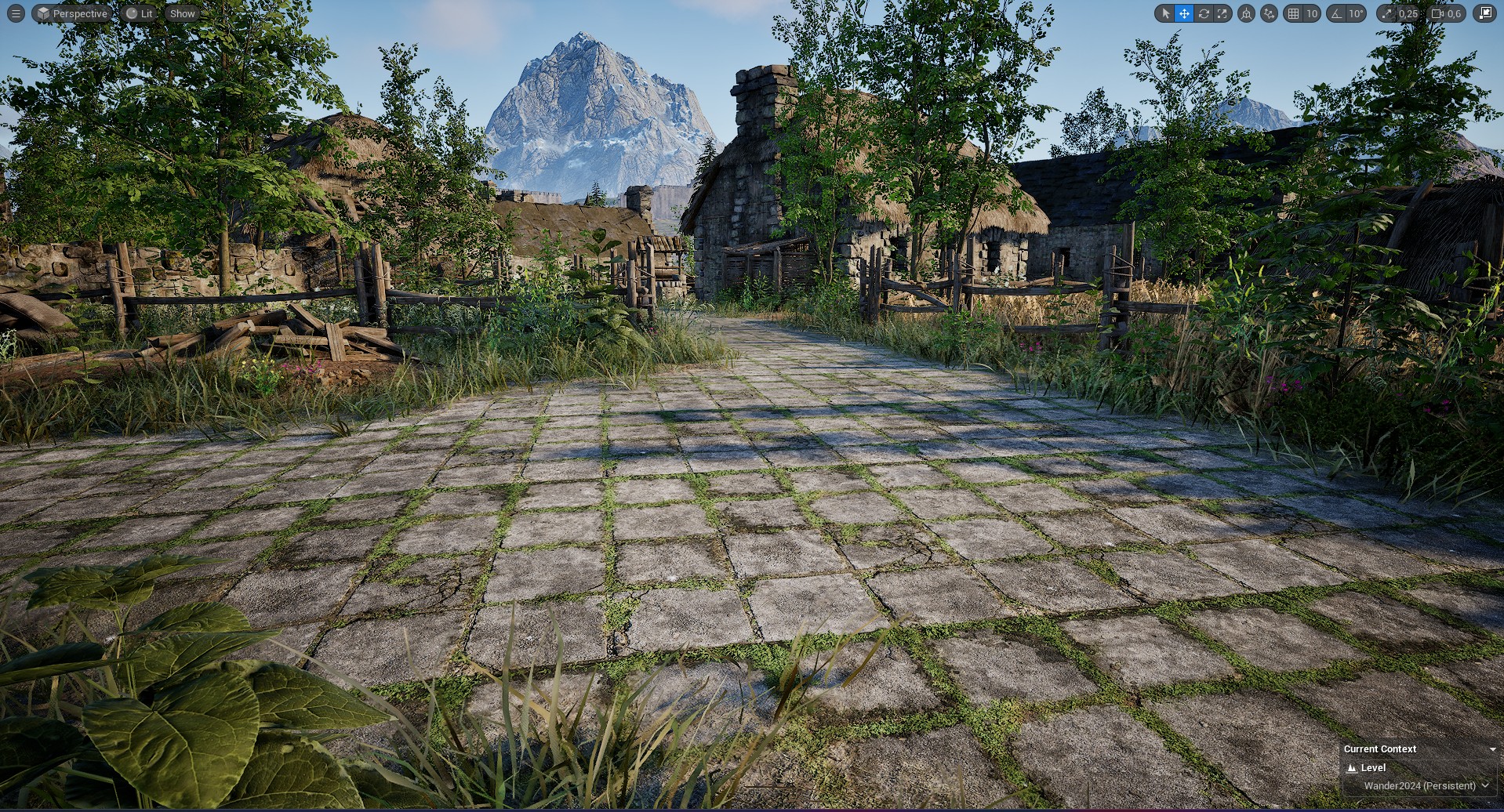Screen dimensions: 1504x812
Task: Open the Show flags menu
Action: pyautogui.click(x=182, y=13)
